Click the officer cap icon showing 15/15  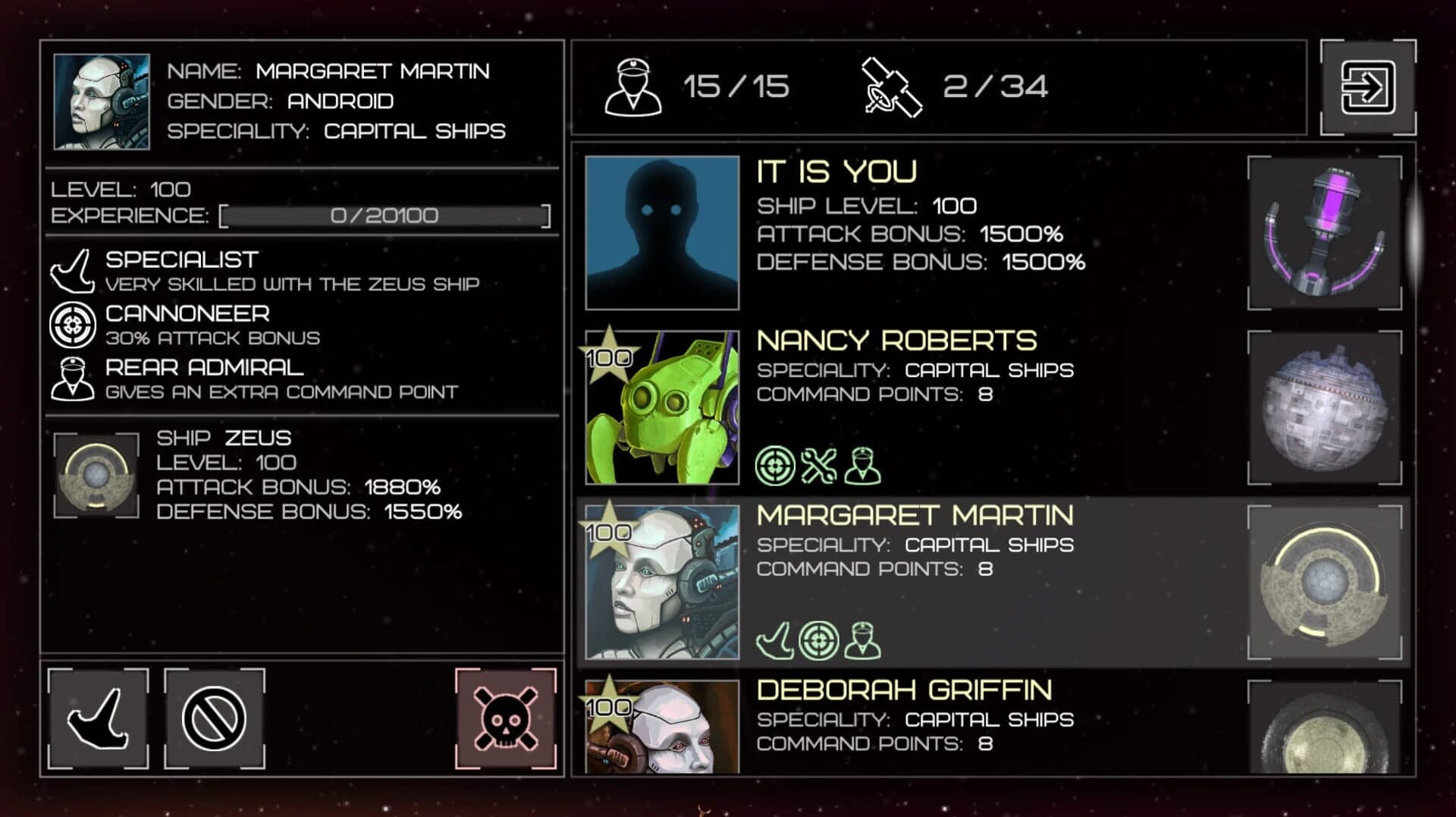[x=632, y=86]
